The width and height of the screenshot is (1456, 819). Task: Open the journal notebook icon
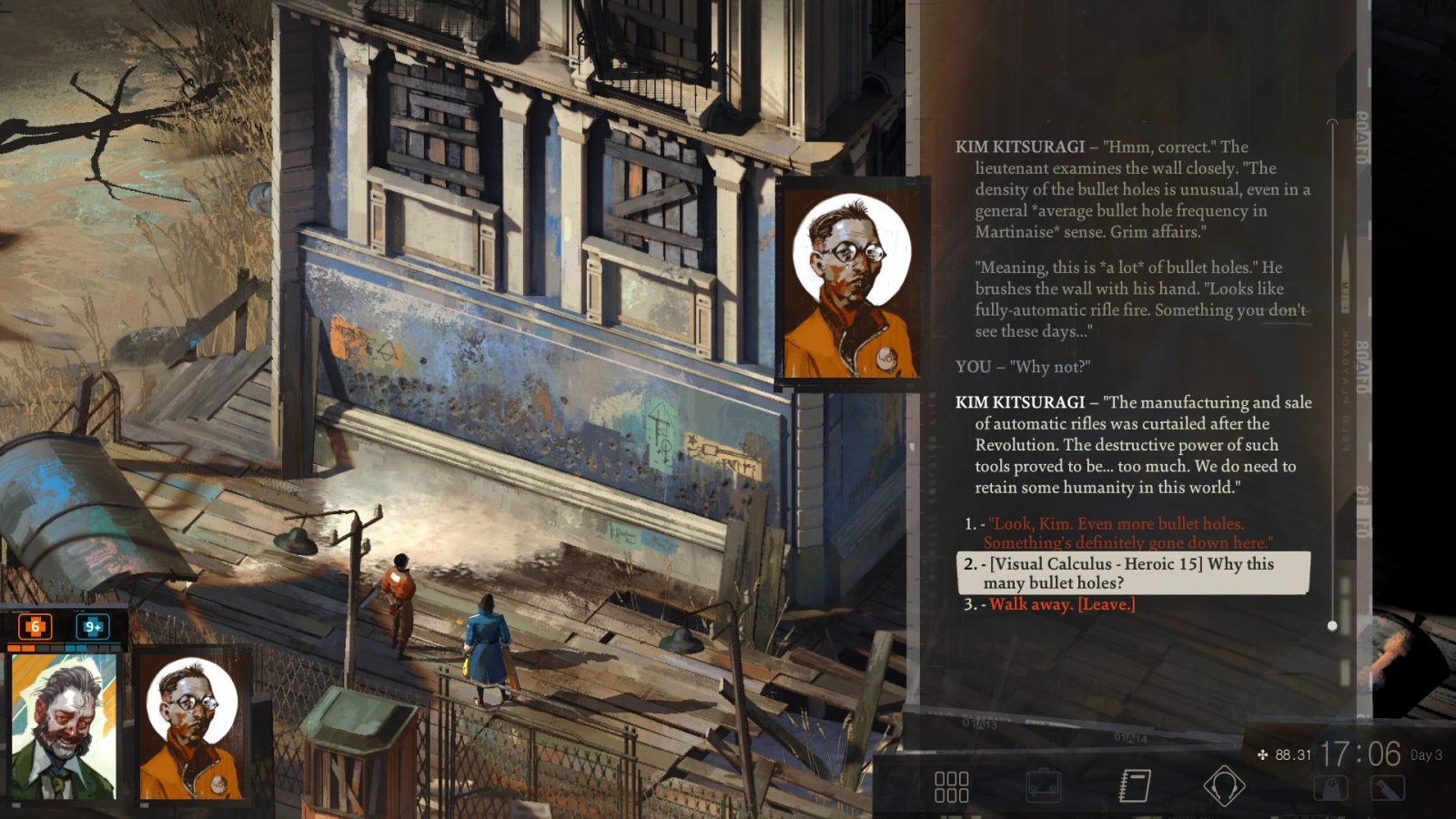[1133, 785]
